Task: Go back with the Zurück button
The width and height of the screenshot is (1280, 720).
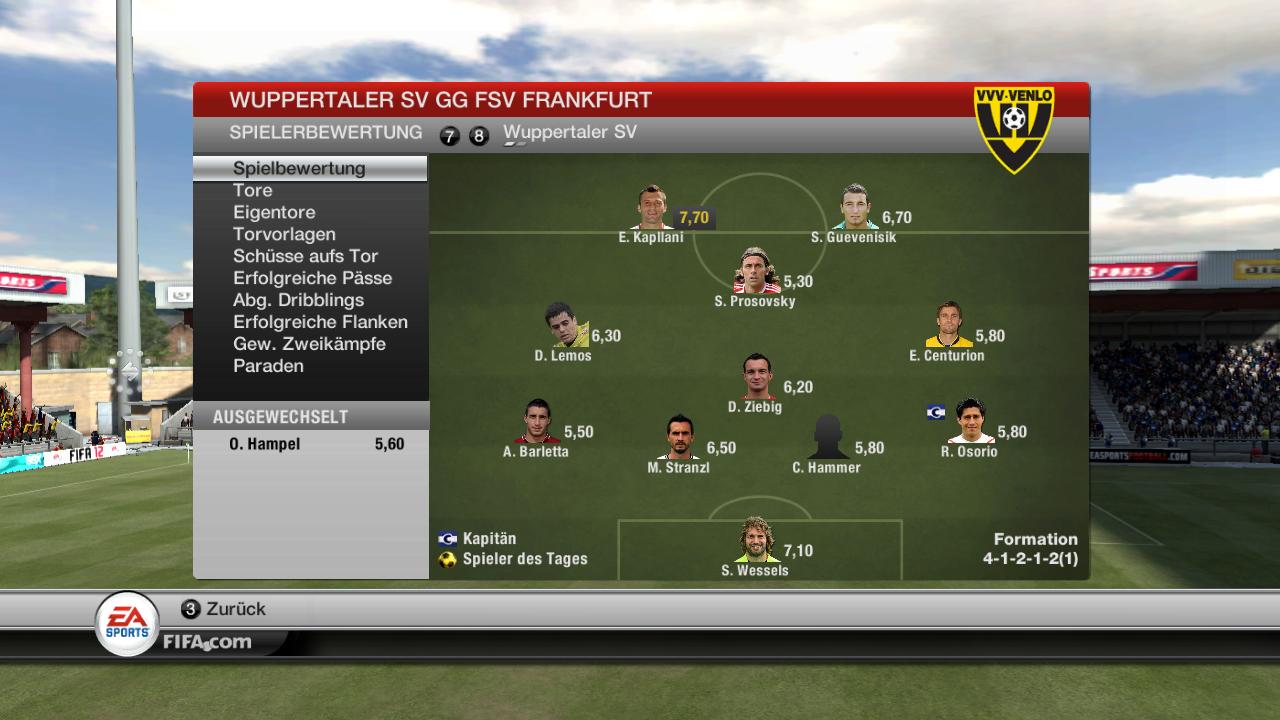Action: (224, 609)
